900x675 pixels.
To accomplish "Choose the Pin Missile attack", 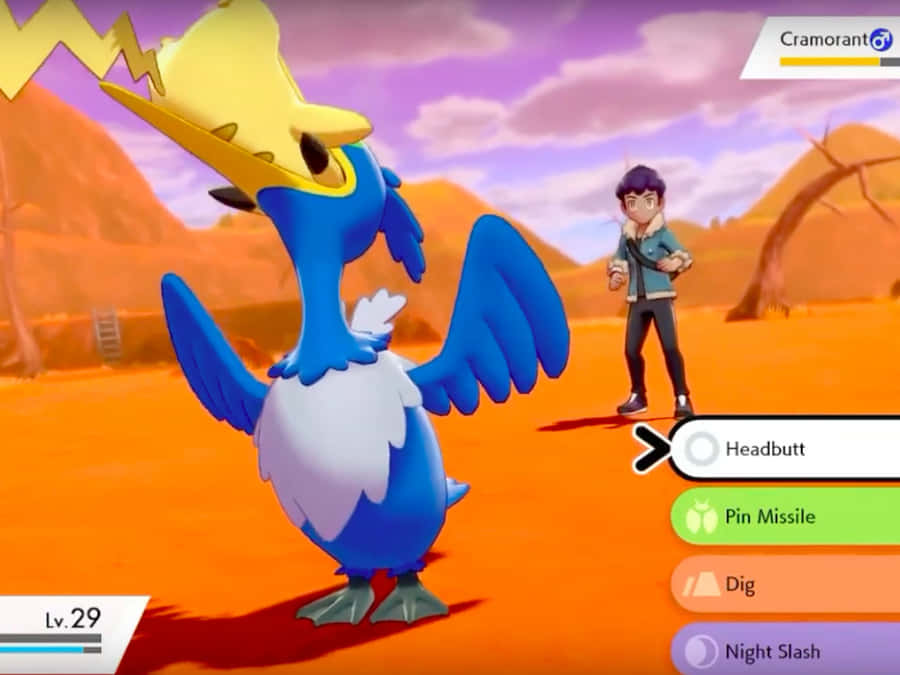I will [785, 517].
